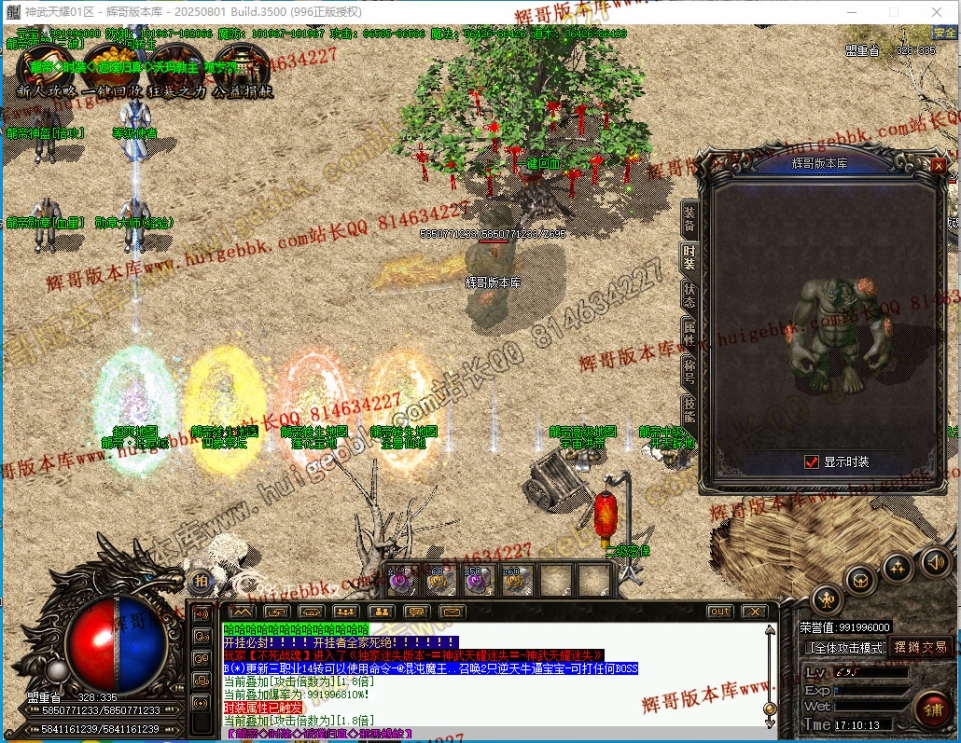
Task: Click the round 拍 auction button
Action: click(x=201, y=581)
